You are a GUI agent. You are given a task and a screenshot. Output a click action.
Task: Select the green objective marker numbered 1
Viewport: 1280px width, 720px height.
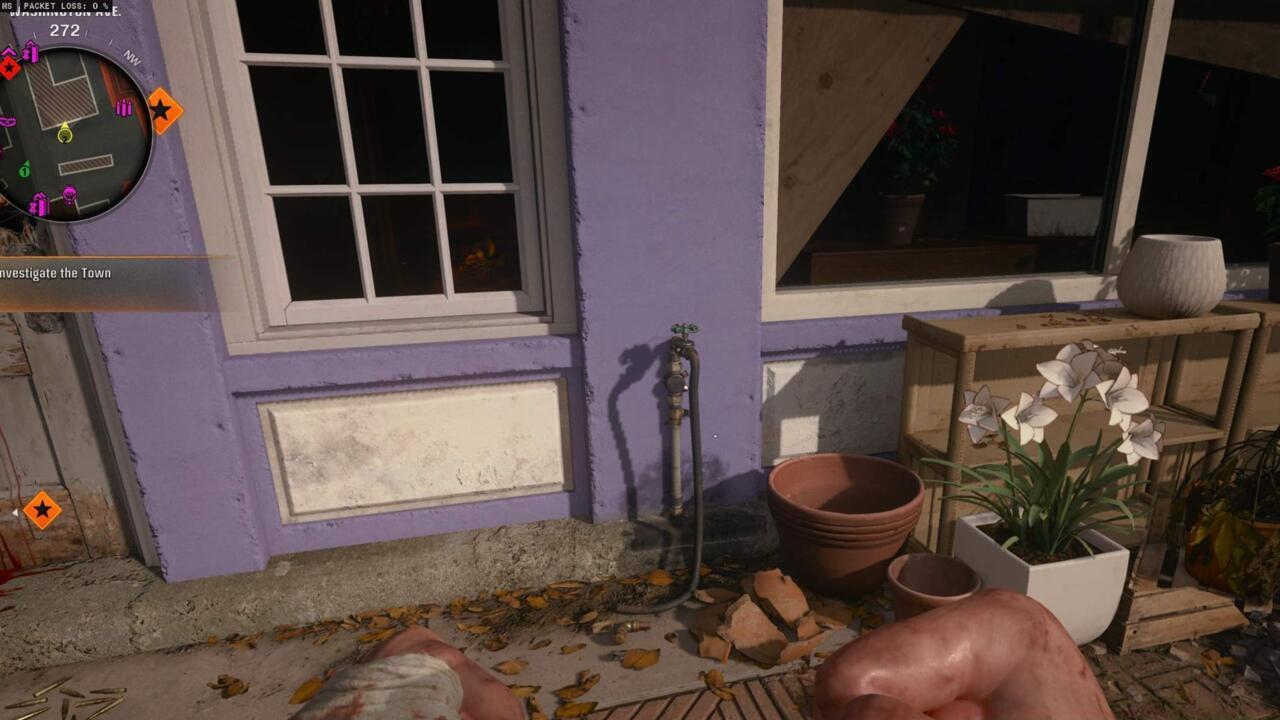click(x=24, y=171)
